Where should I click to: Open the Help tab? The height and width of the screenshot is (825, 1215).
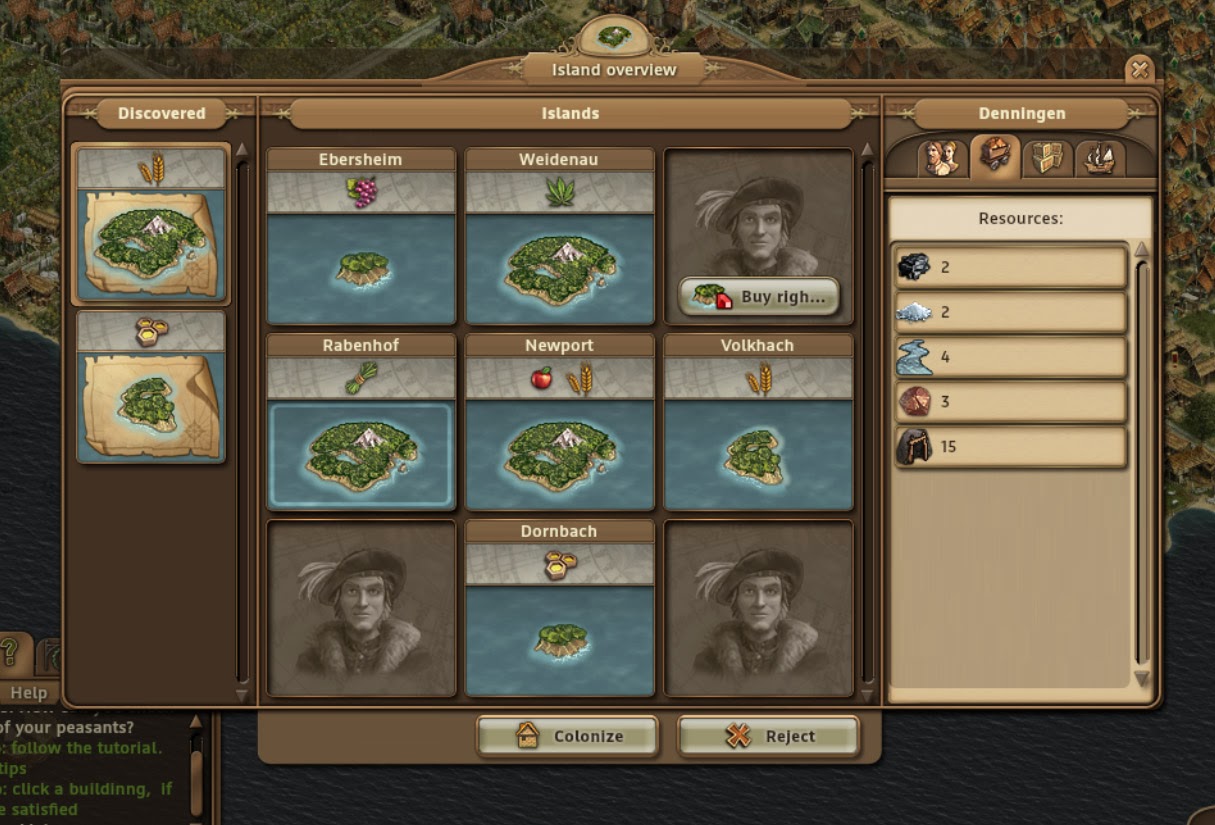click(x=29, y=692)
